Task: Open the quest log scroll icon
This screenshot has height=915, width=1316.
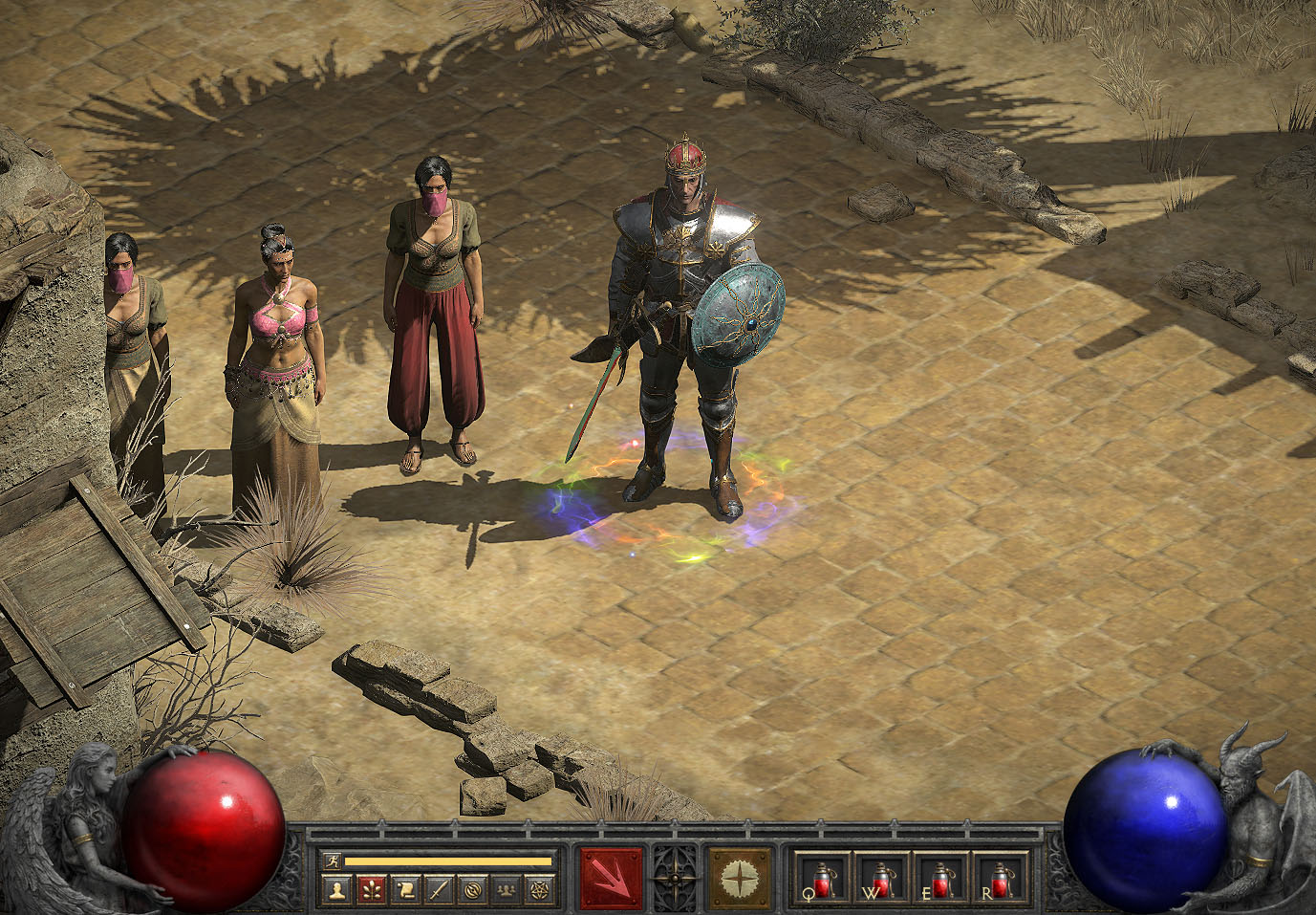Action: click(x=403, y=890)
